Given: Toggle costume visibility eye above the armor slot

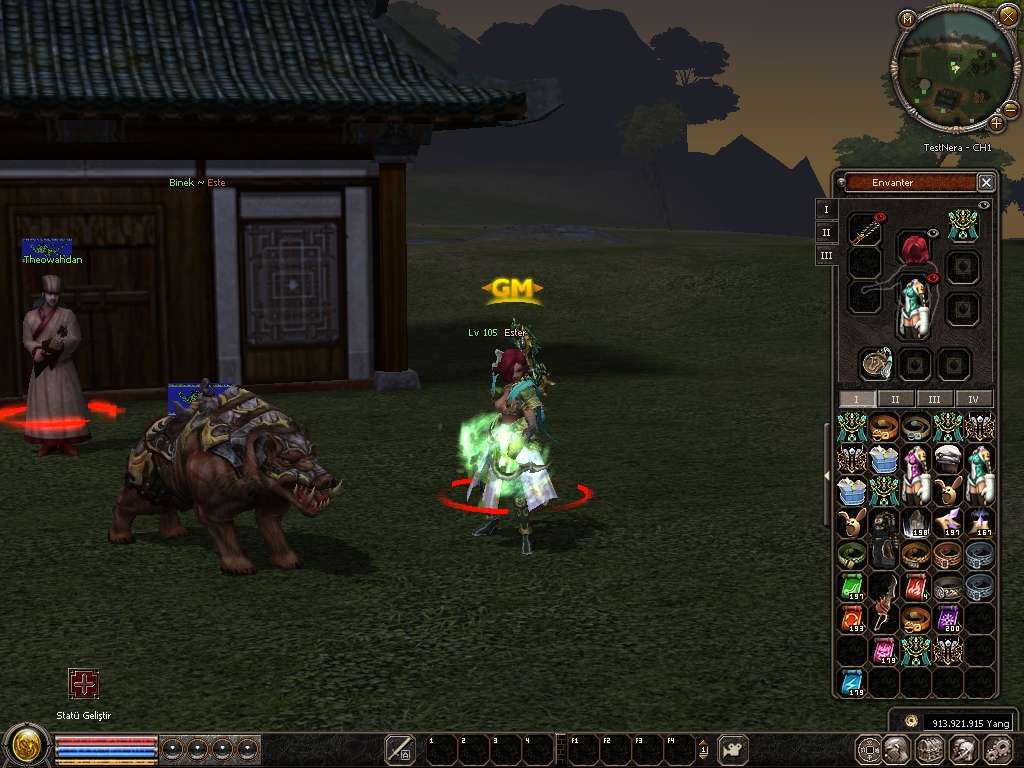Looking at the screenshot, I should click(932, 277).
